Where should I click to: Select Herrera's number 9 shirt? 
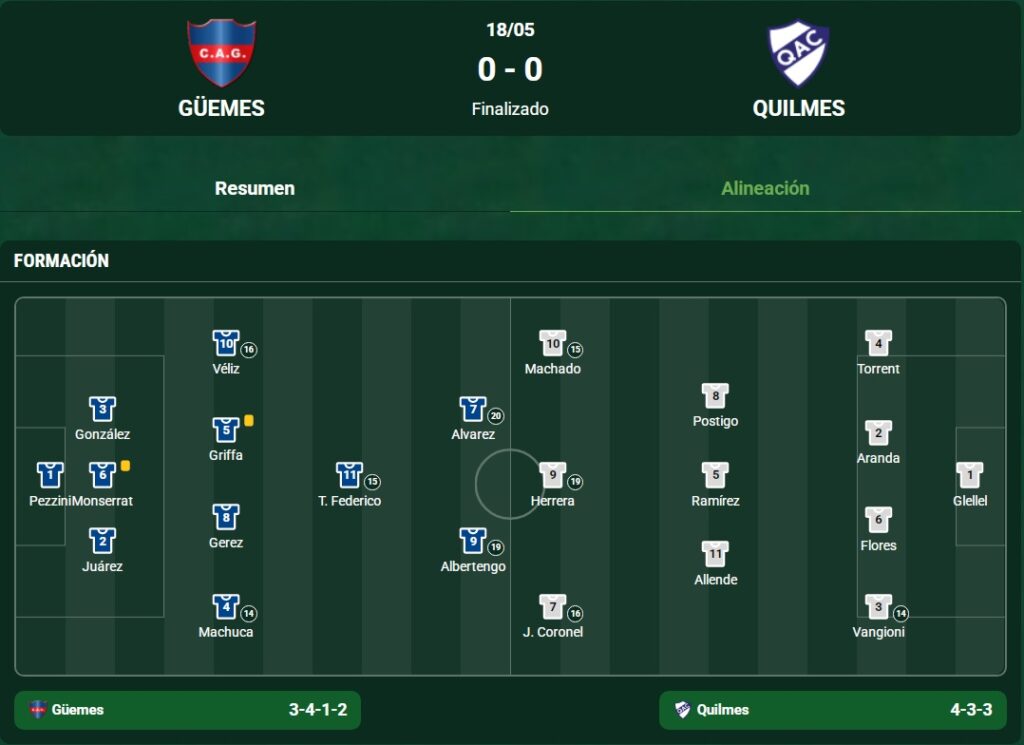point(553,475)
